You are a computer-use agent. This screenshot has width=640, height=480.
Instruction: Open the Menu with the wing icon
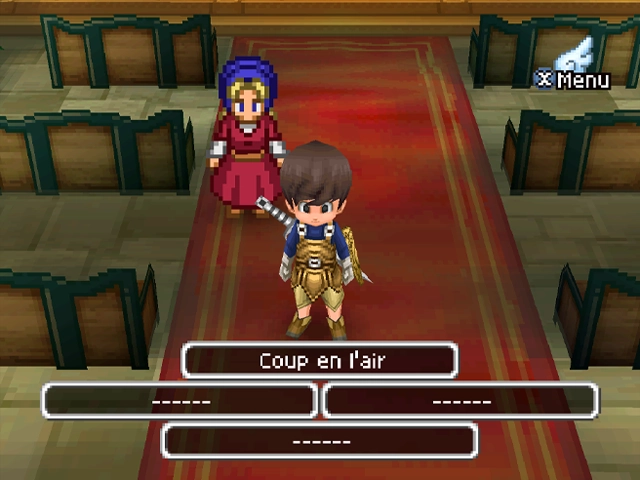(574, 66)
